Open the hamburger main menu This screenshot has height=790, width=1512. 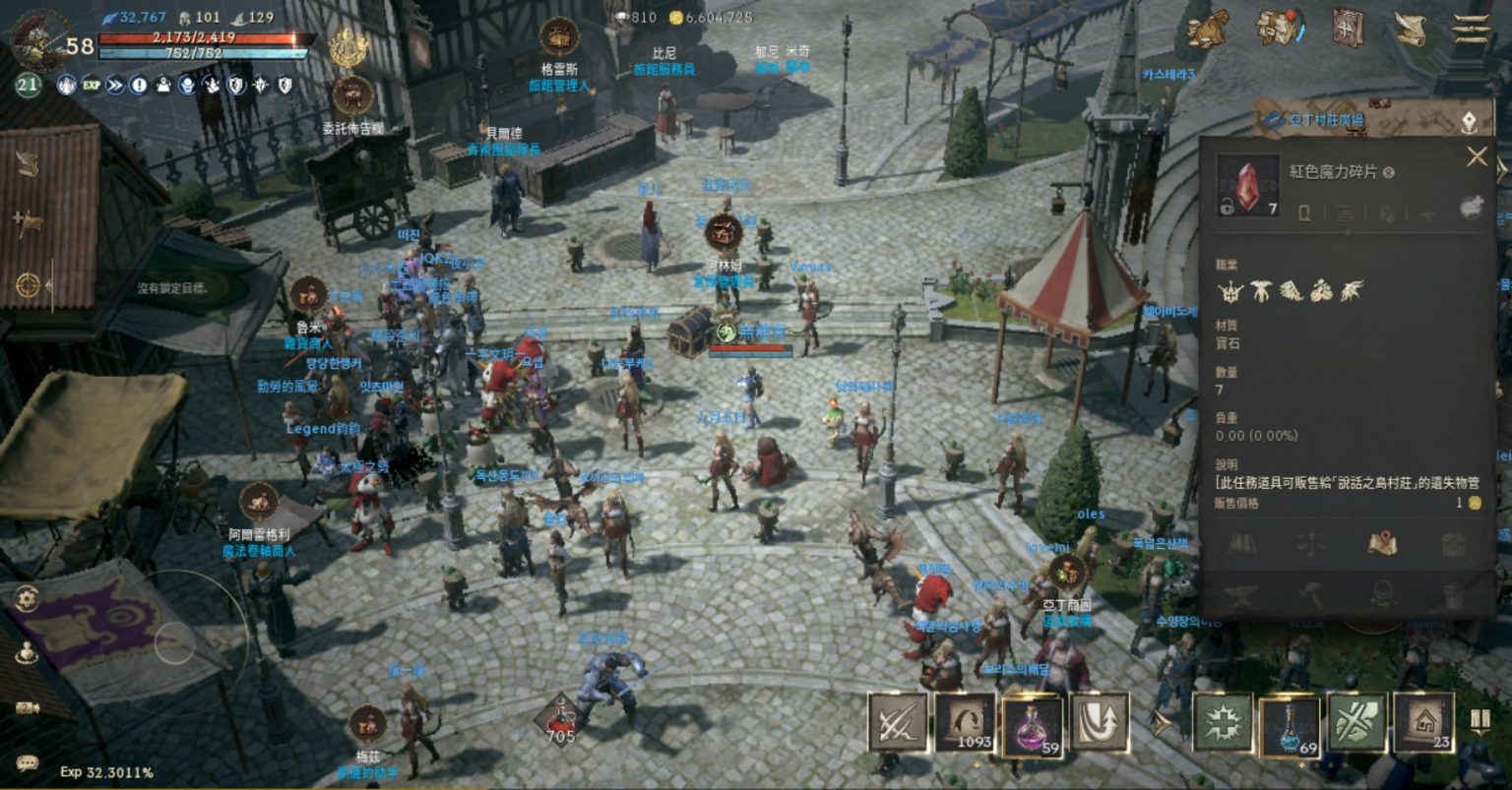pyautogui.click(x=1472, y=29)
